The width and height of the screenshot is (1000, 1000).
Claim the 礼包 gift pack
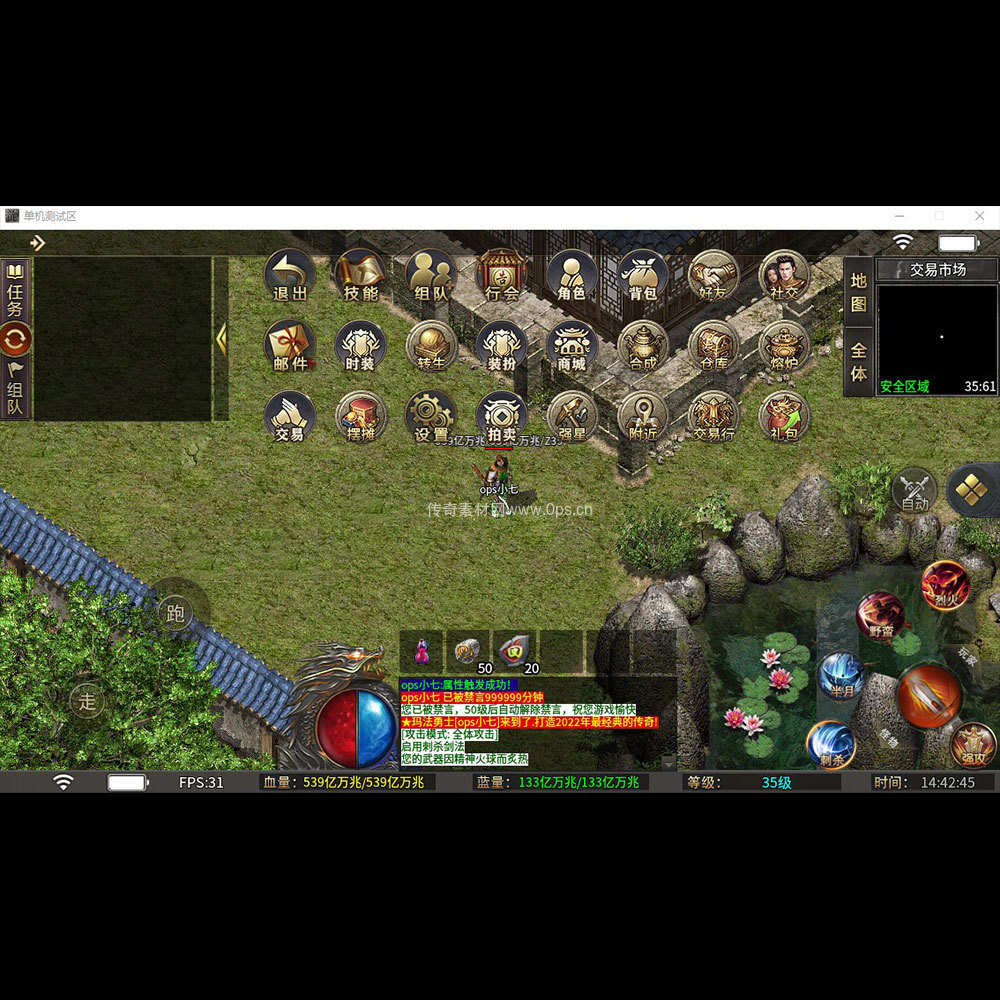(x=784, y=417)
